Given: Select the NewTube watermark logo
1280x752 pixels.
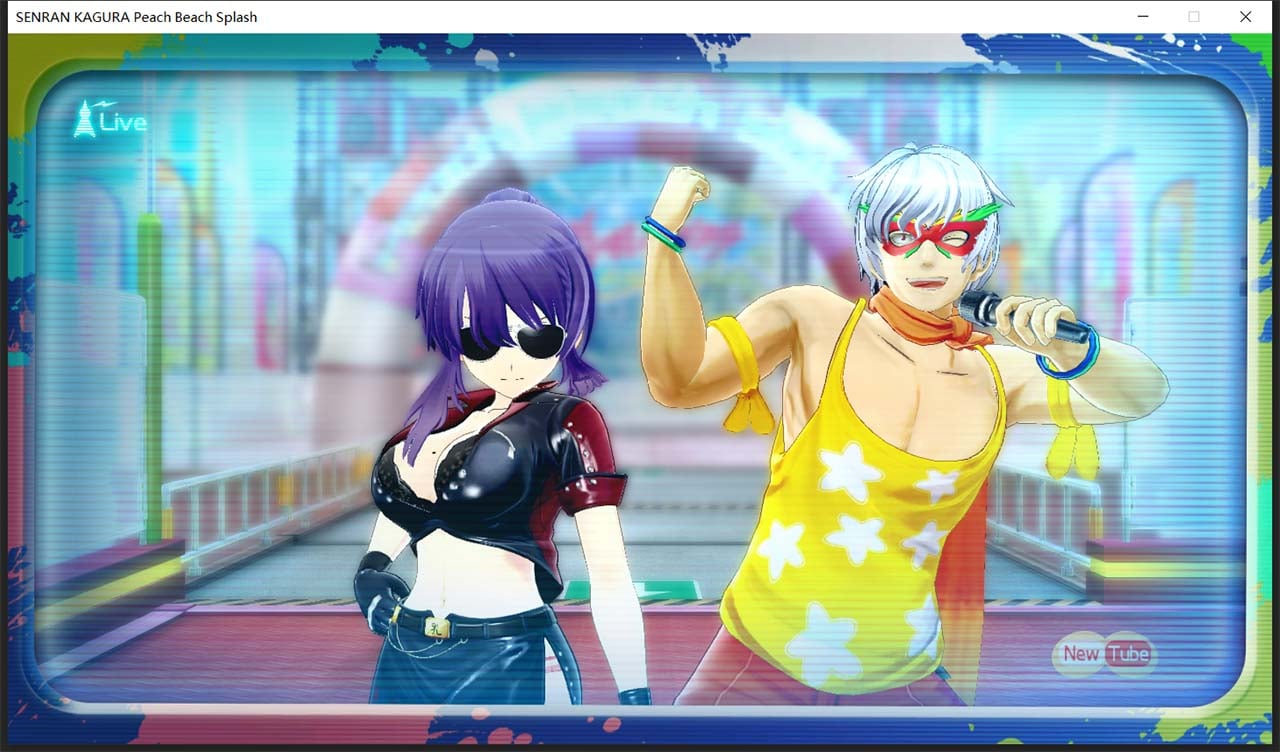Looking at the screenshot, I should [x=1103, y=653].
